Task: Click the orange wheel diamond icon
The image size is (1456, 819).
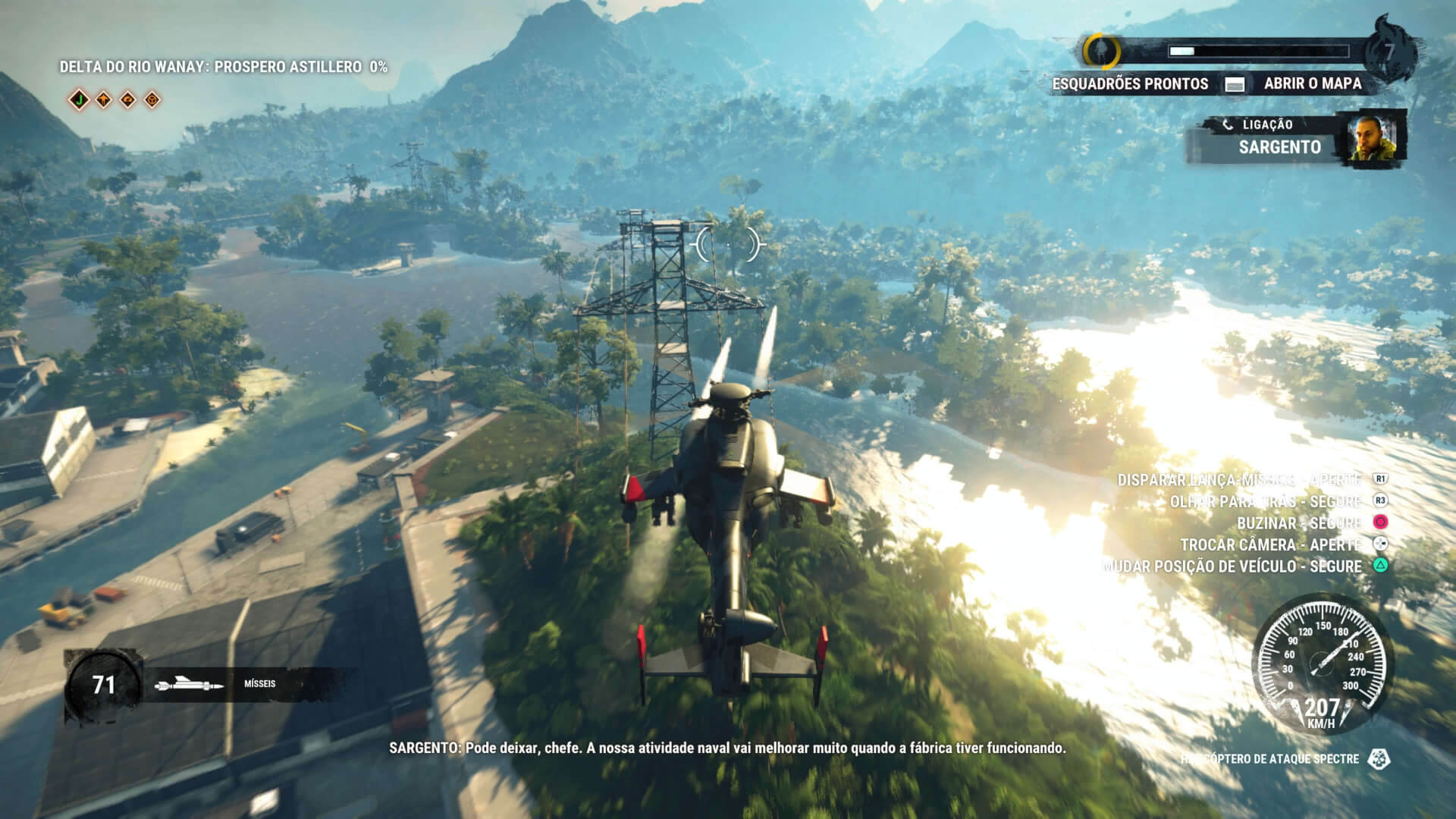Action: pos(152,99)
